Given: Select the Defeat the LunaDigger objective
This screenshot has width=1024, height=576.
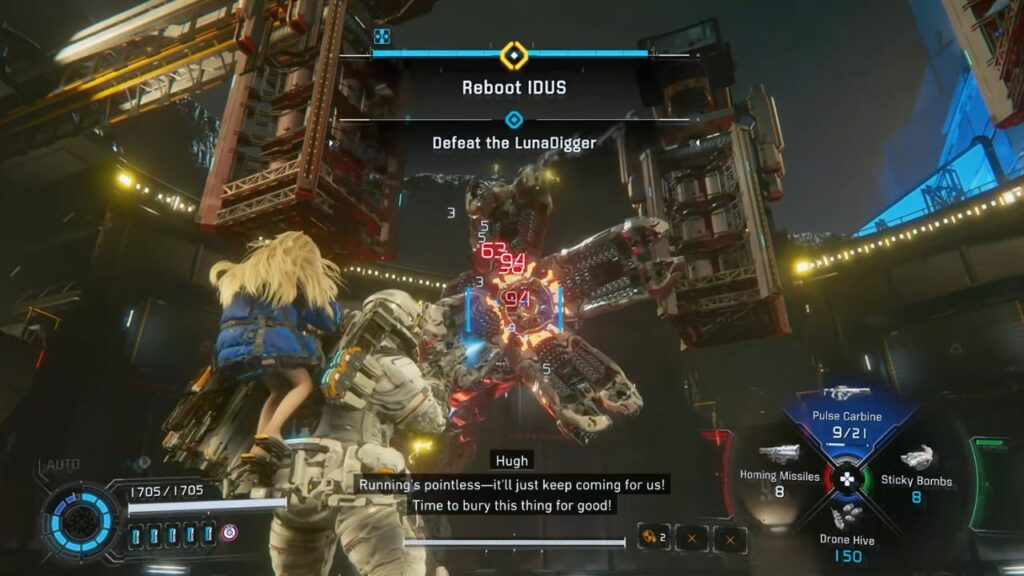Looking at the screenshot, I should (514, 143).
